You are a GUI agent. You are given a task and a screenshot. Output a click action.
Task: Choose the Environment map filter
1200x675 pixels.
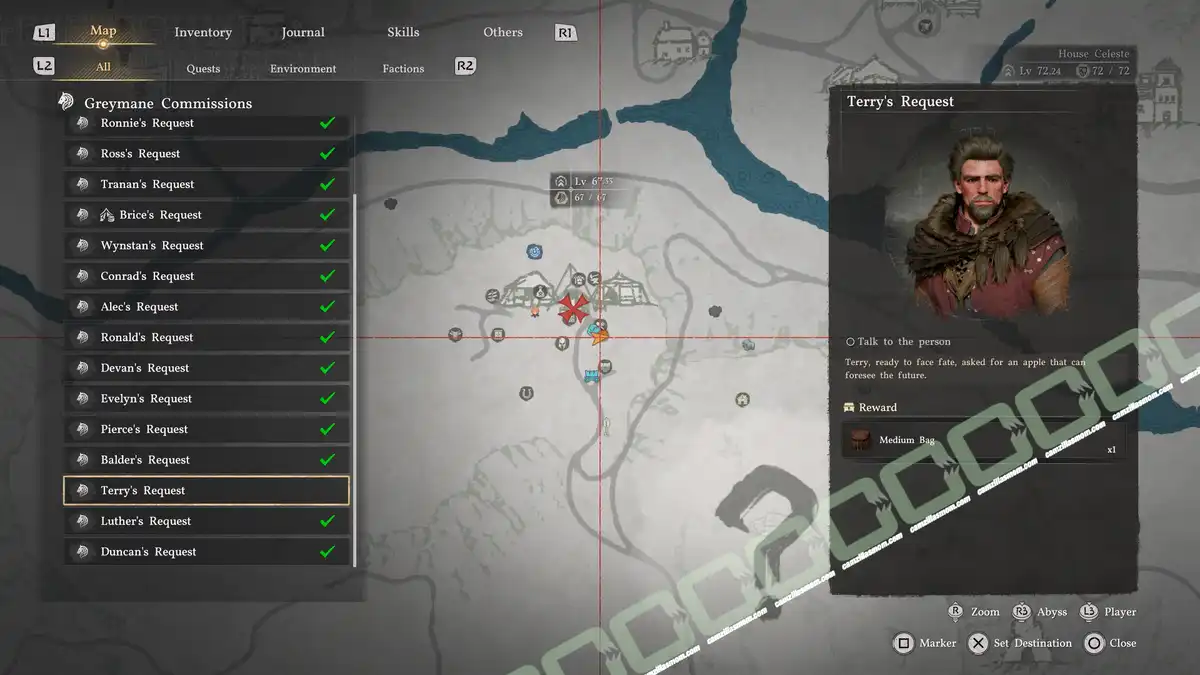pos(303,69)
